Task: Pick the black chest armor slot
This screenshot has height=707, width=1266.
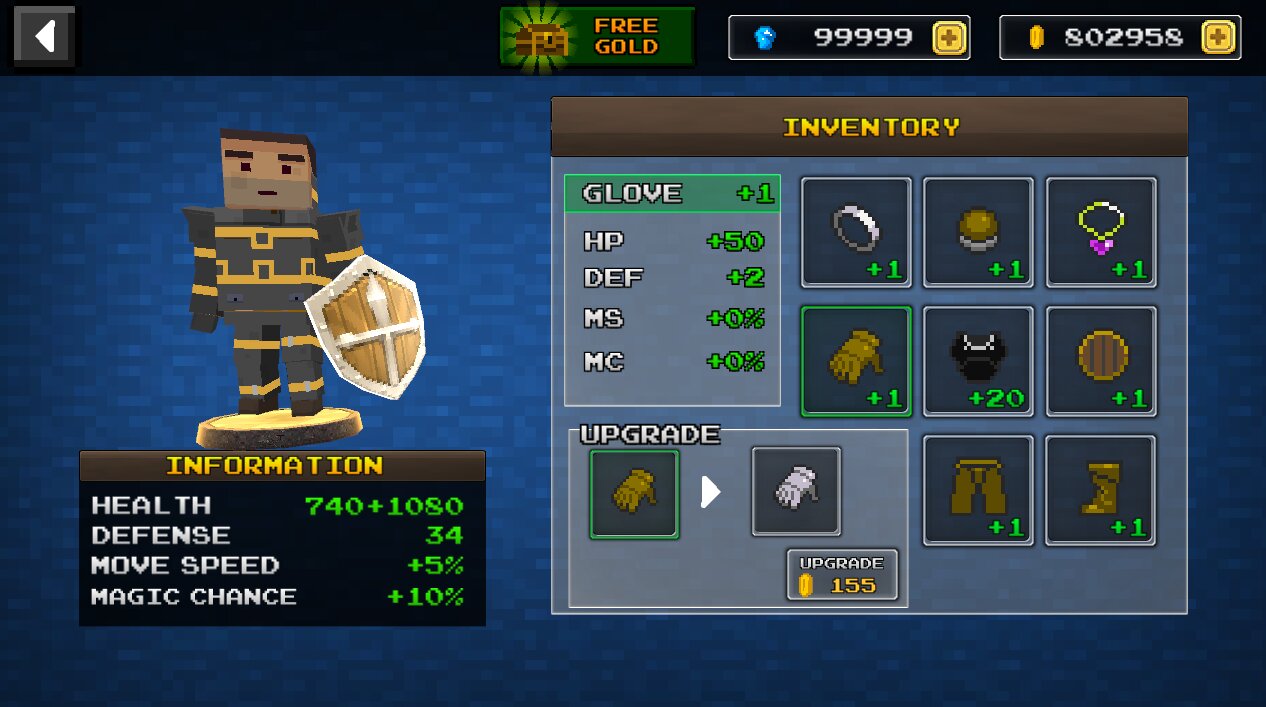Action: [978, 361]
